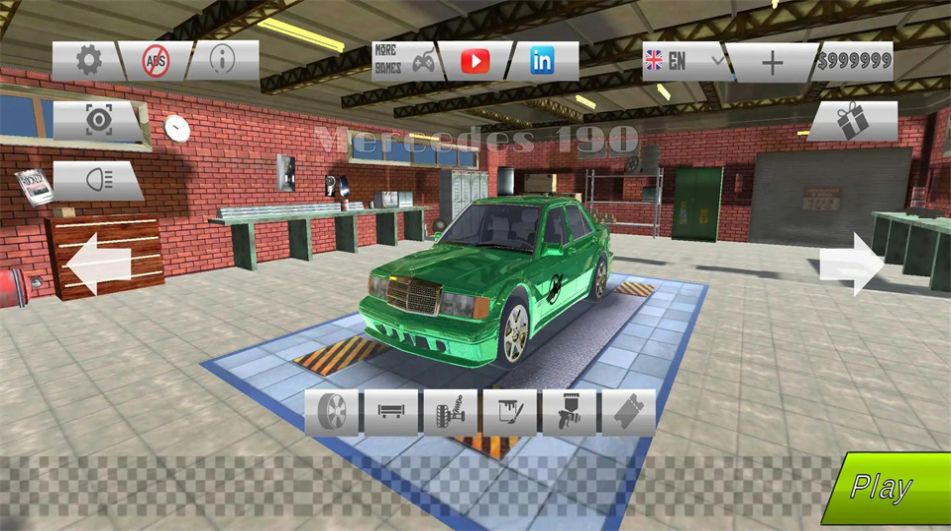Viewport: 951px width, 531px height.
Task: Show the info panel
Action: (222, 61)
